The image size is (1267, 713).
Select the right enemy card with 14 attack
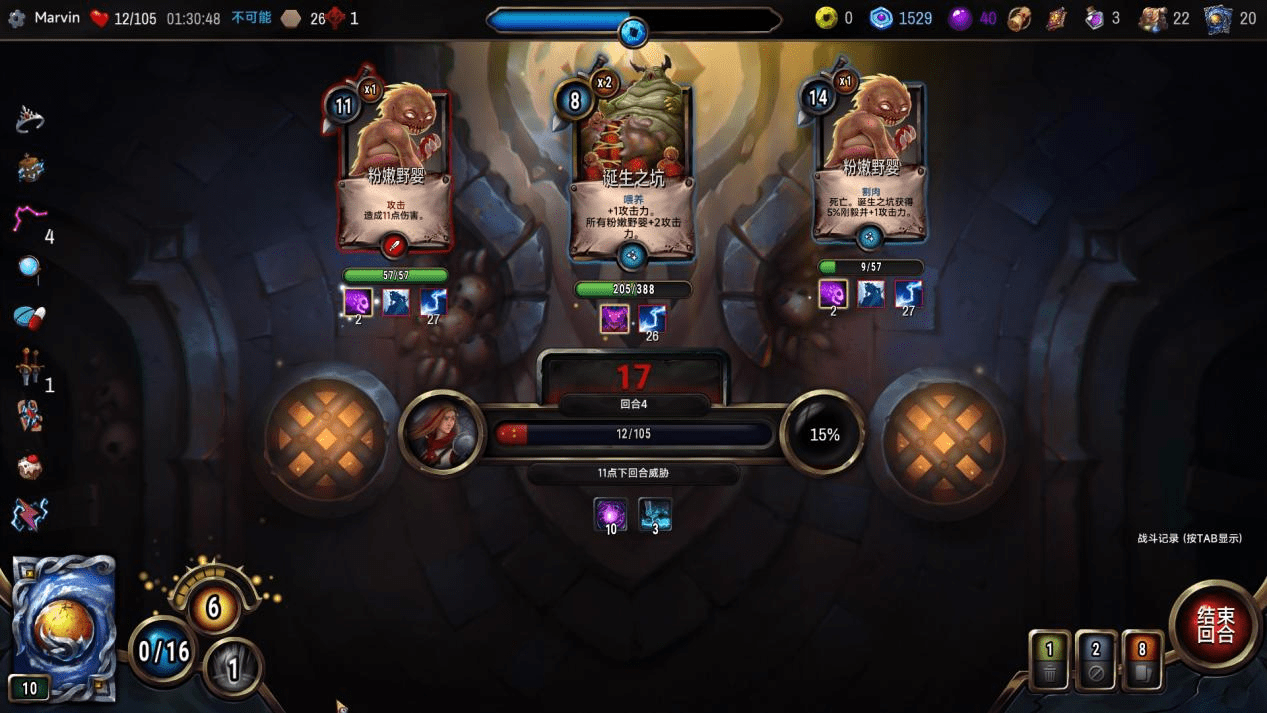868,160
